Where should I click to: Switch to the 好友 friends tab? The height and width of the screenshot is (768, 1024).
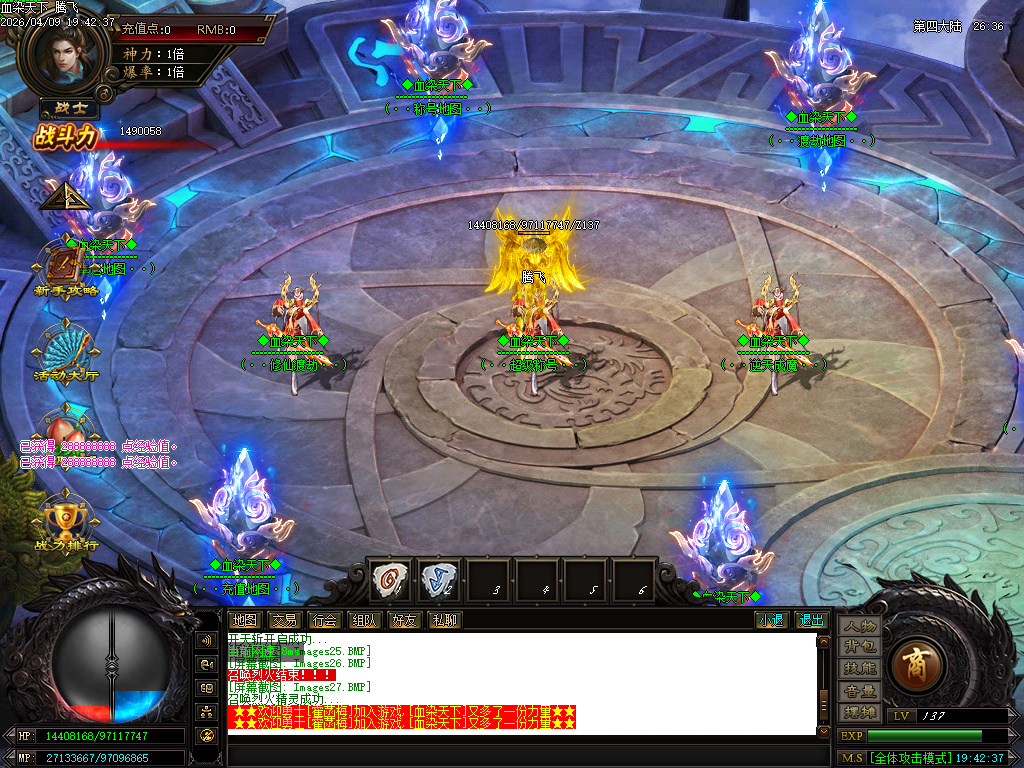click(x=404, y=620)
